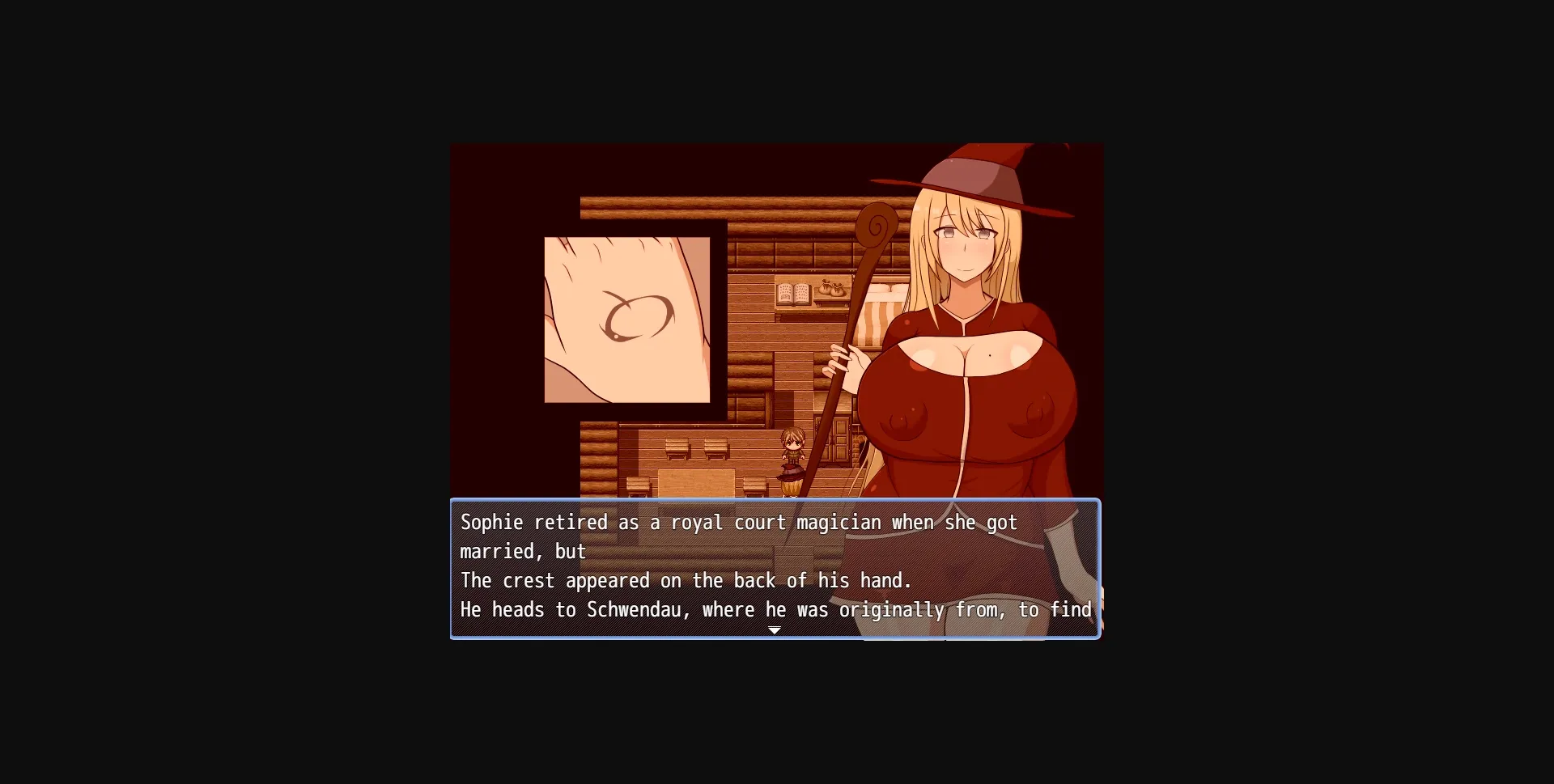The image size is (1554, 784).
Task: Click the money pouches on the wall shelf
Action: [x=831, y=290]
